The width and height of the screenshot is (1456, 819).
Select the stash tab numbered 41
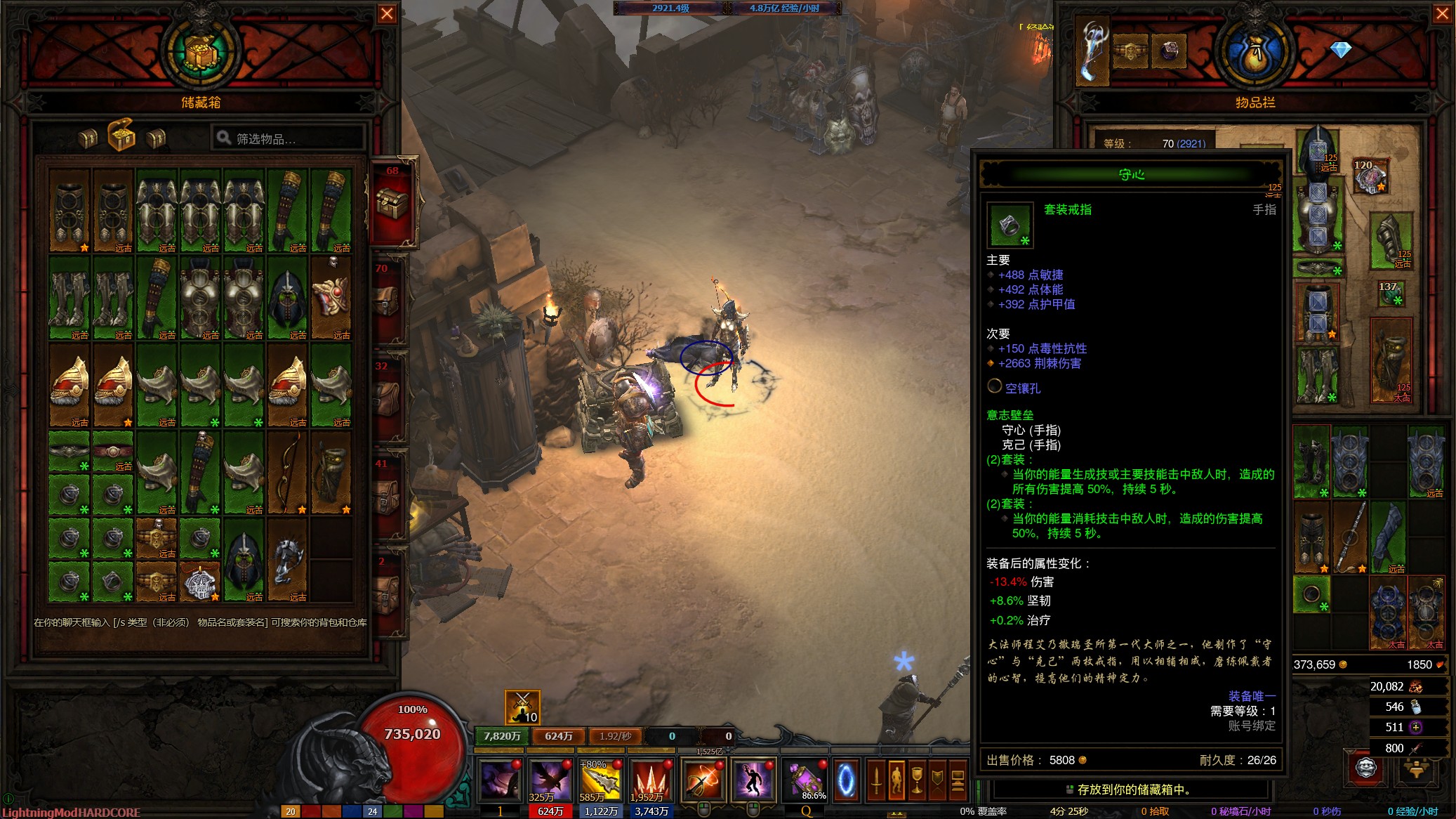[x=388, y=497]
